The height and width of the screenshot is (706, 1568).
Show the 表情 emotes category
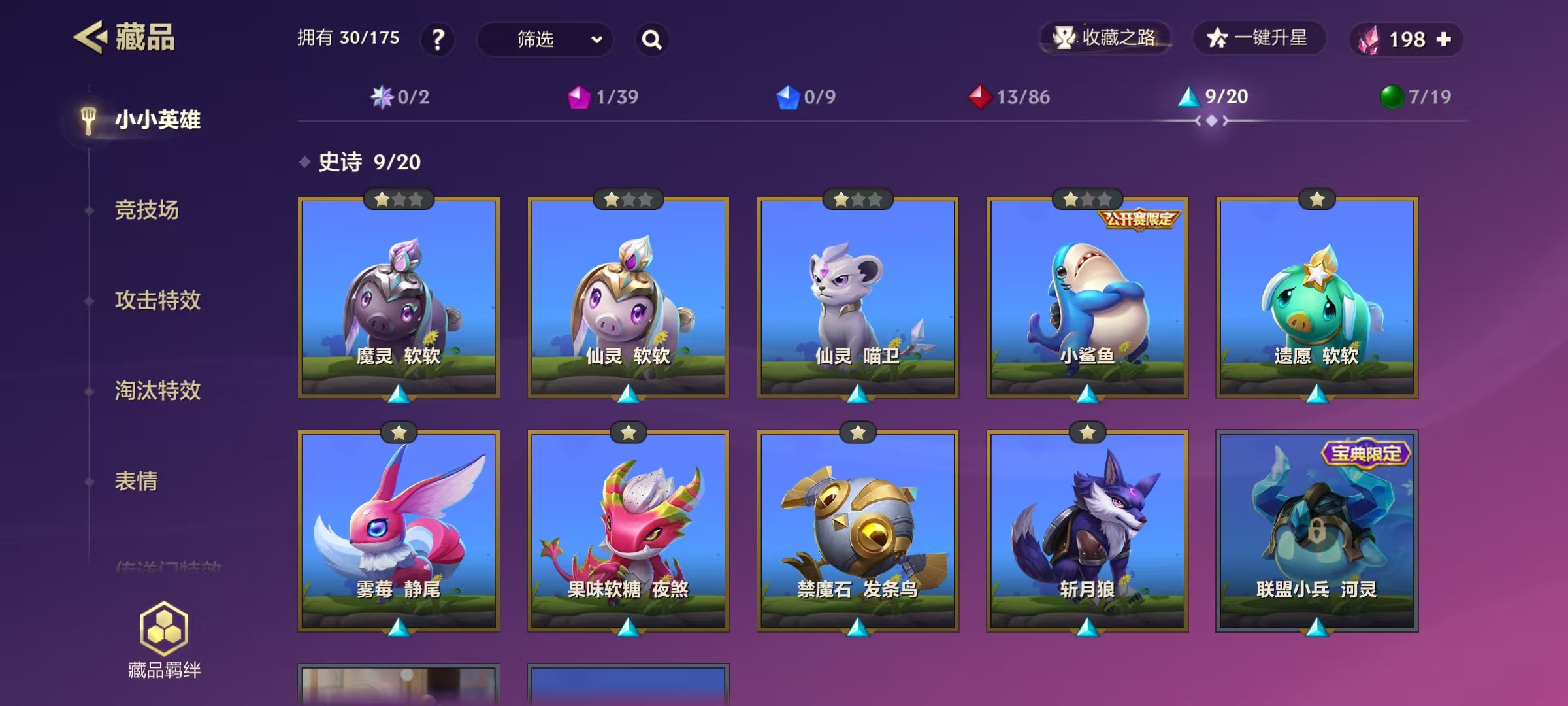[x=137, y=481]
